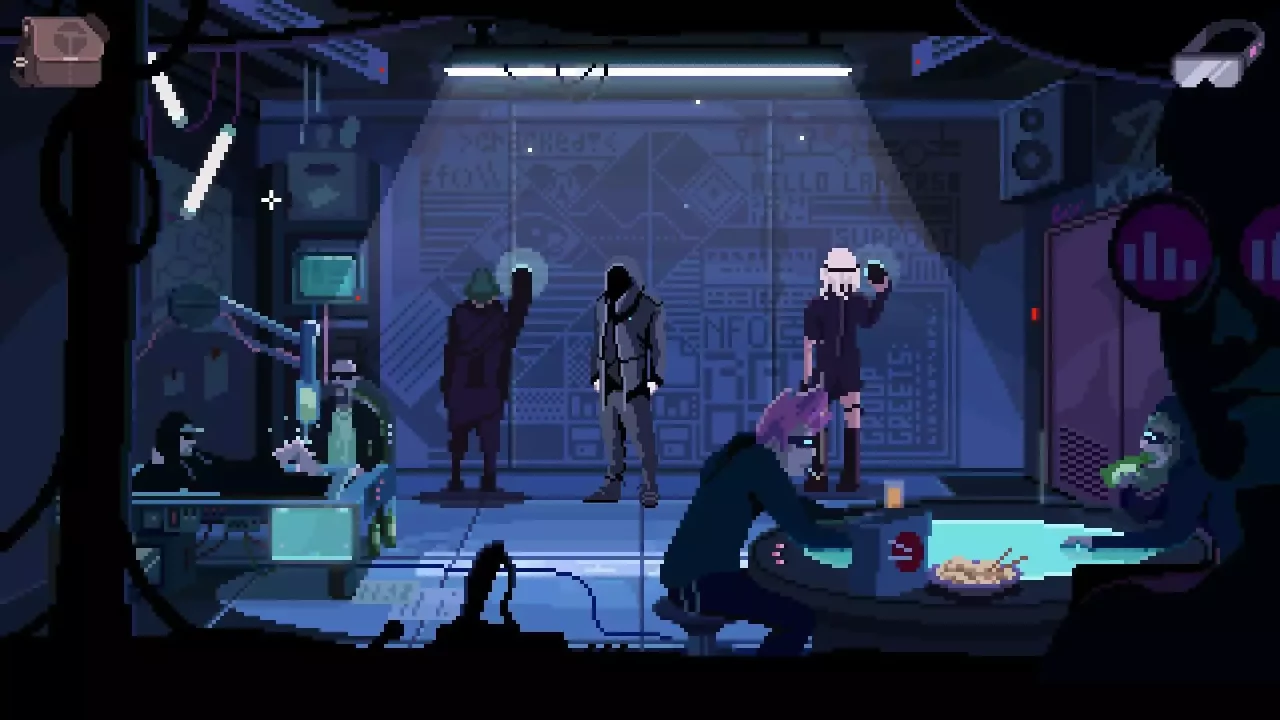Click the red indicator light near the door
This screenshot has width=1280, height=720.
coord(1035,314)
